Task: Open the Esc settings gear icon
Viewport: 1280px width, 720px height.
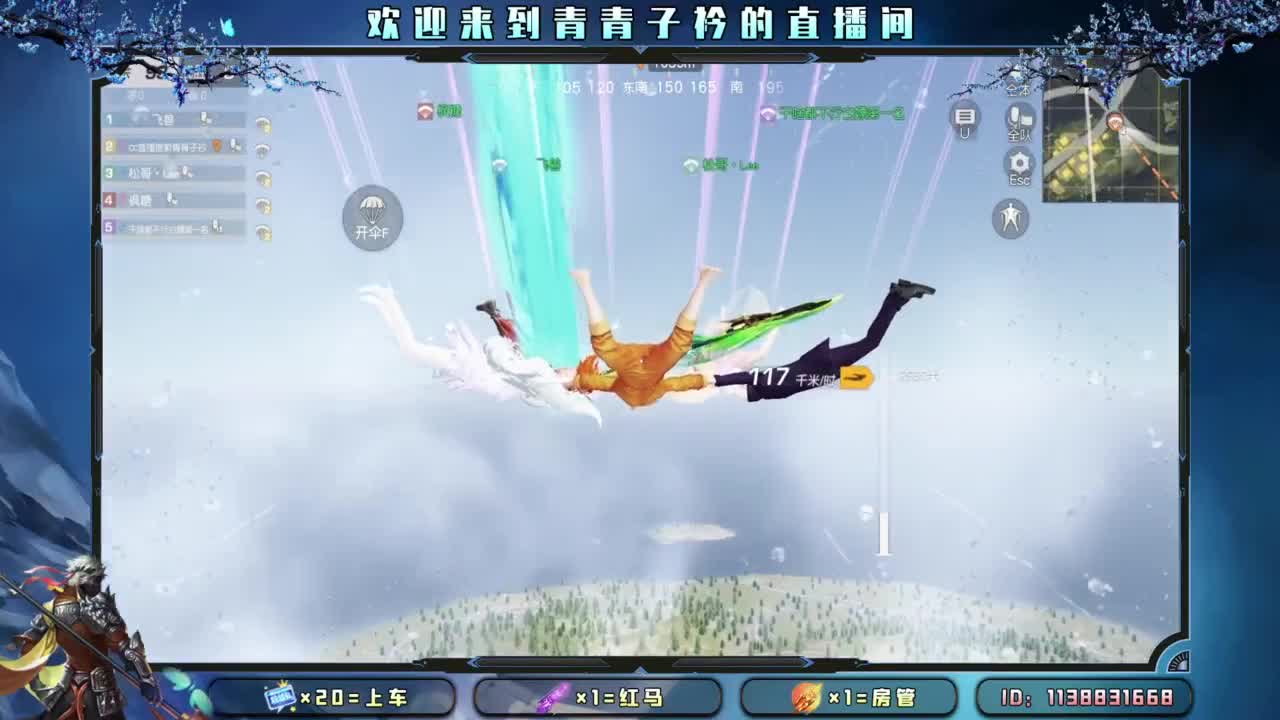Action: tap(1018, 163)
